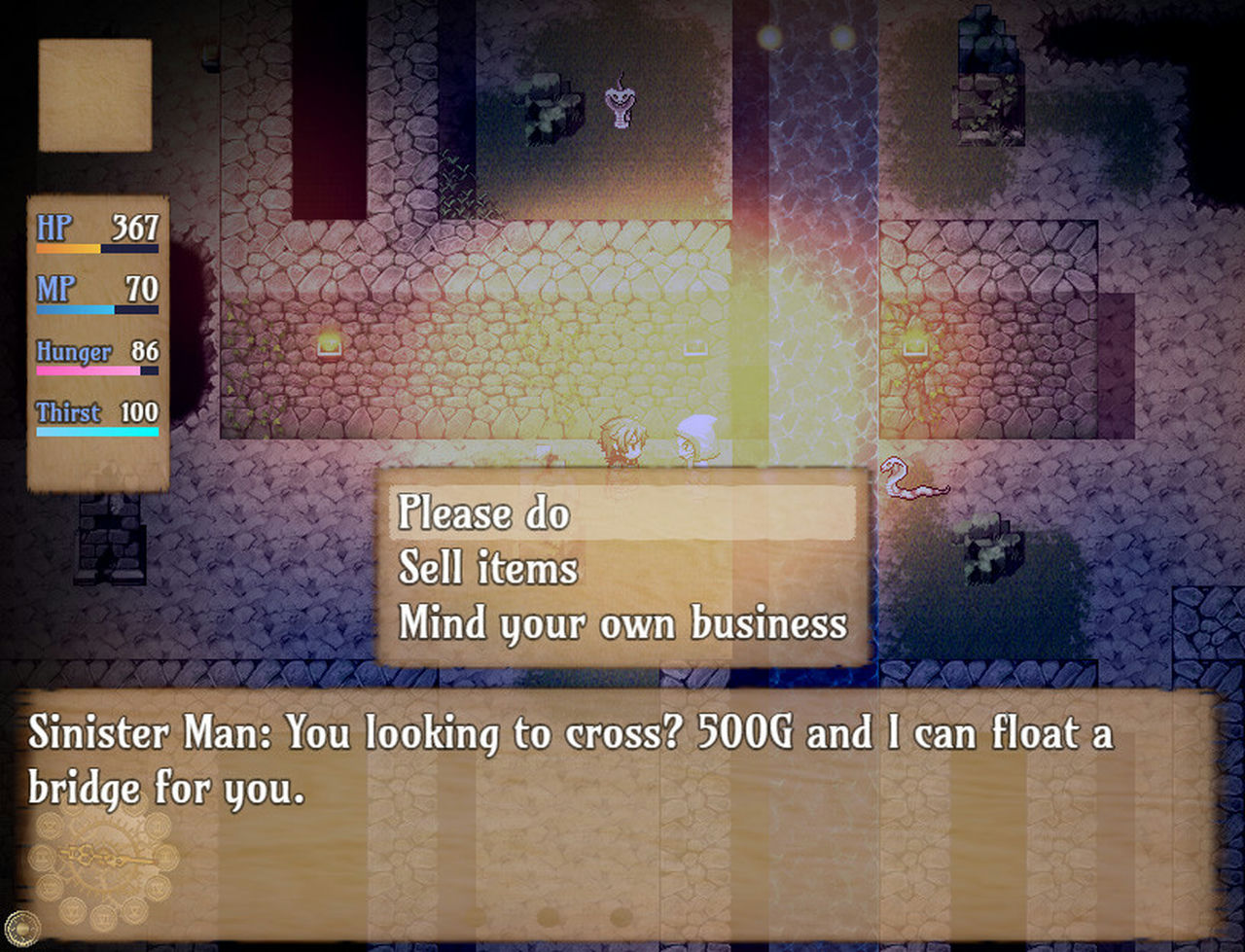This screenshot has width=1245, height=952.
Task: Choose the "Please do" reply
Action: pos(484,512)
